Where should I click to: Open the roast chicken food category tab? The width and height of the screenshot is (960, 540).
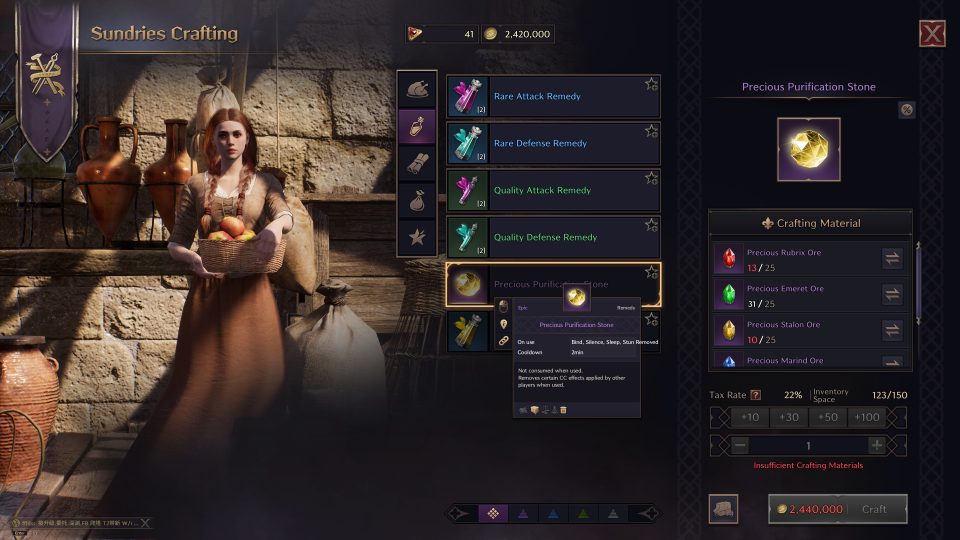(416, 88)
